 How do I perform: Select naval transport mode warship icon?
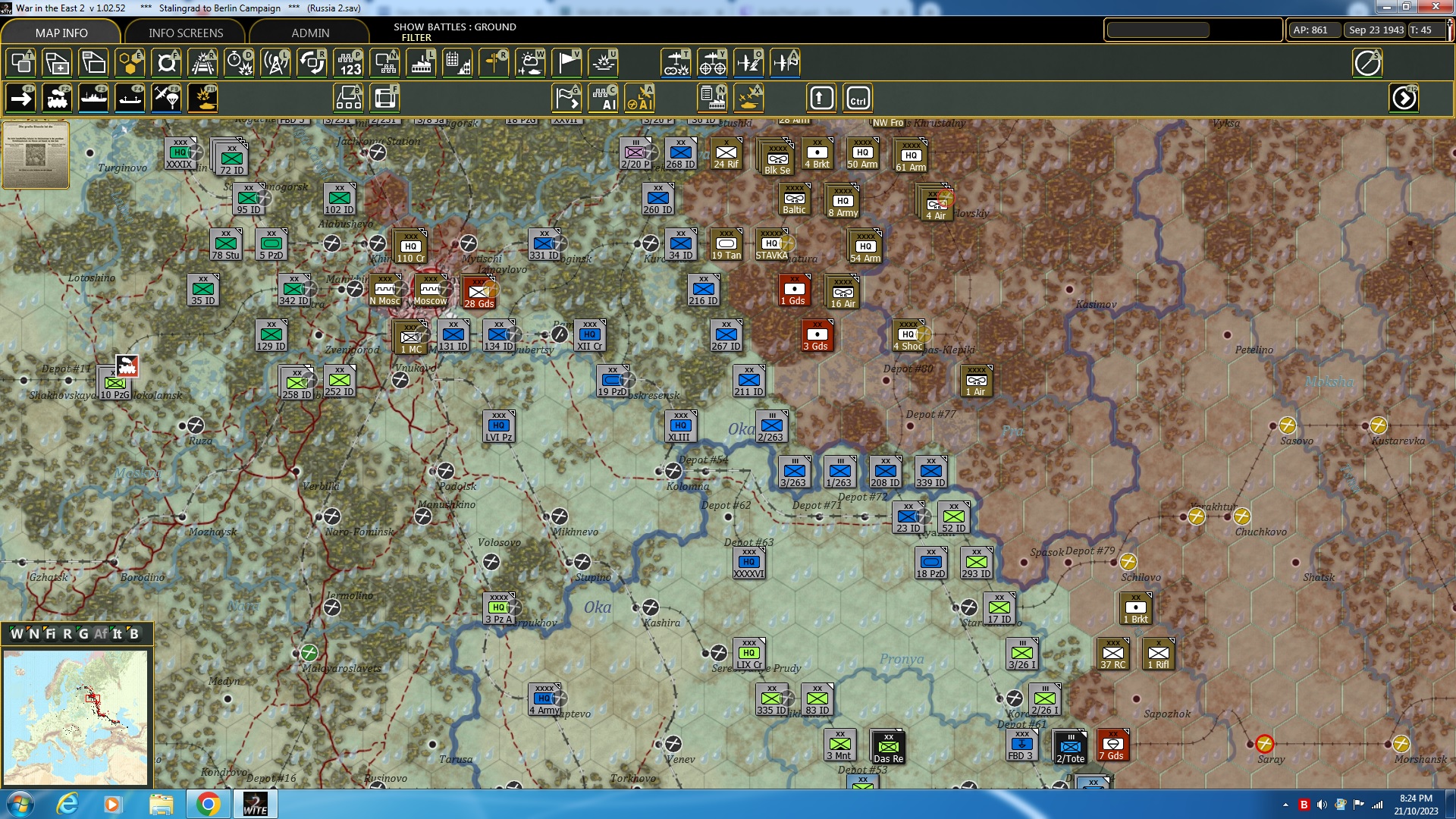click(94, 98)
